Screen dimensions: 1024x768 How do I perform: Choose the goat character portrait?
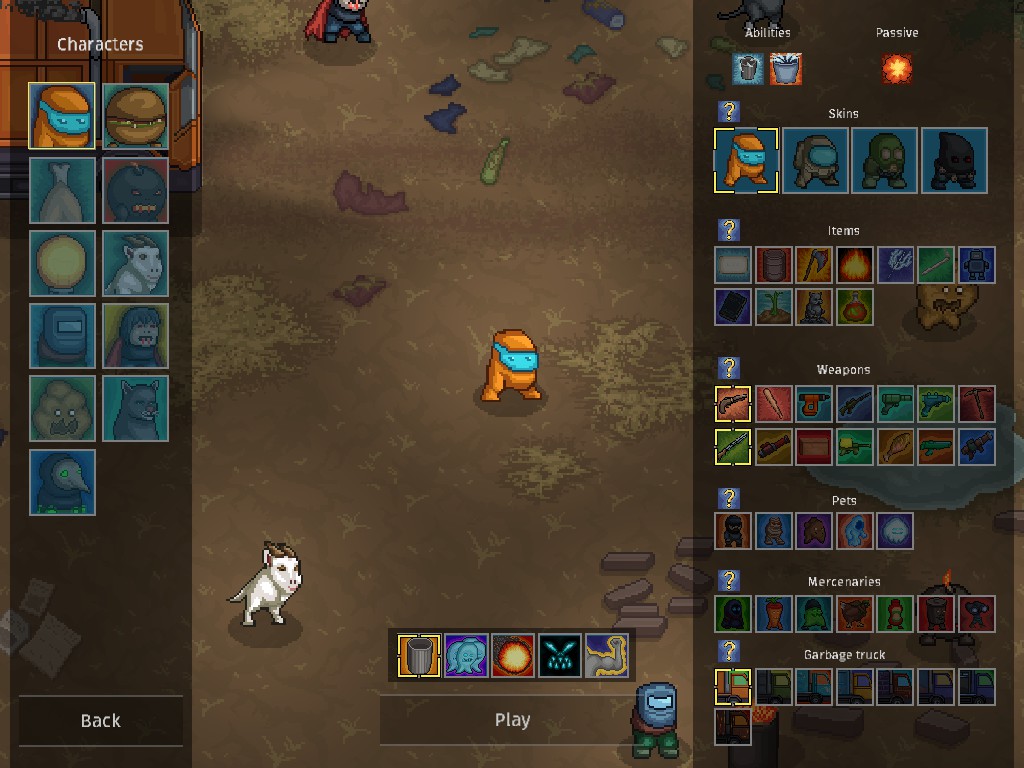point(135,263)
